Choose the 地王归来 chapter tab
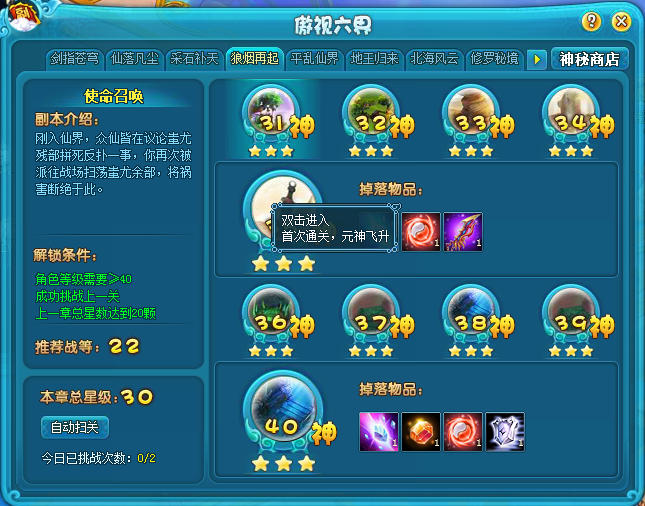645x506 pixels. pyautogui.click(x=375, y=59)
